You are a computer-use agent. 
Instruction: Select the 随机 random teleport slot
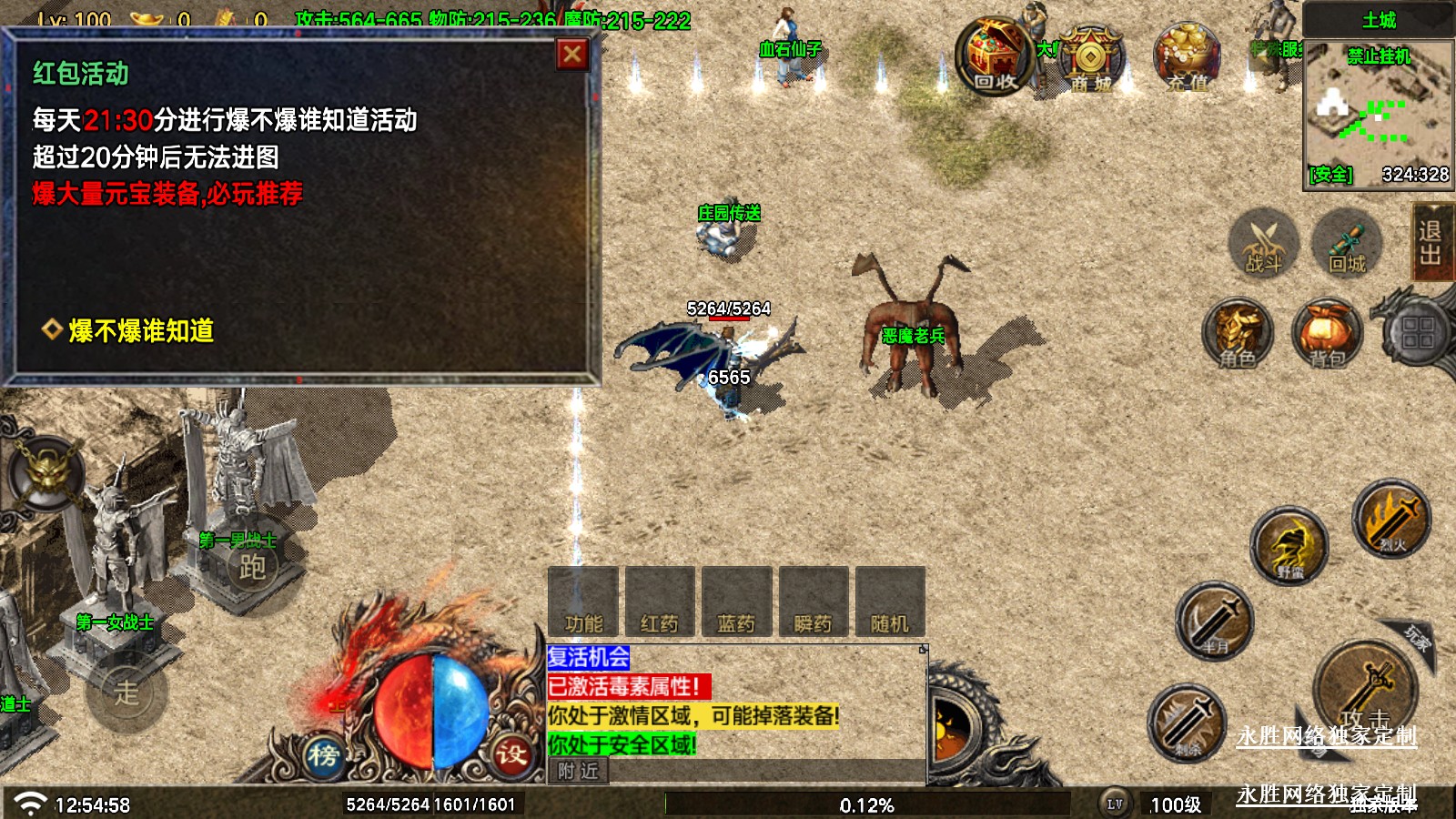890,602
